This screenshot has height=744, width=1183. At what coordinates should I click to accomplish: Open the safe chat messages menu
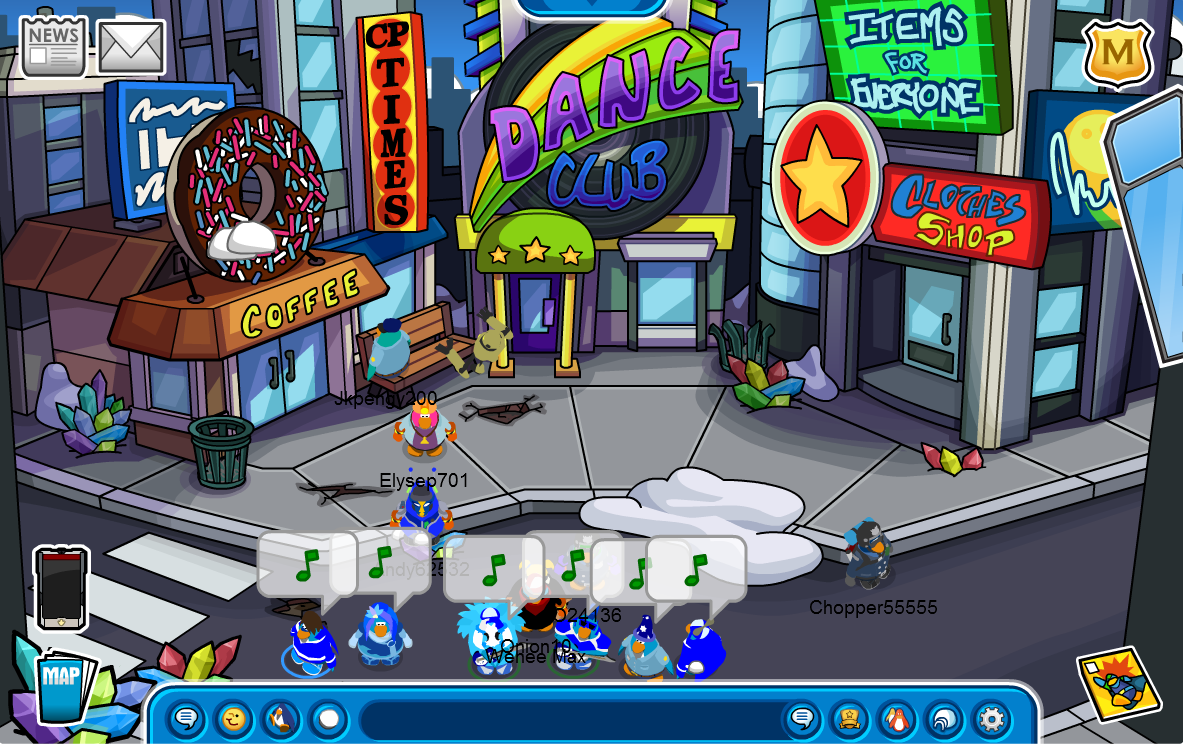(x=186, y=719)
